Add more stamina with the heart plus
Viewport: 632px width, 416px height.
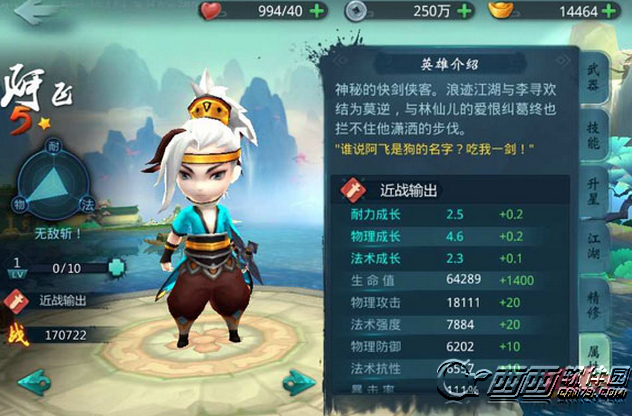(321, 11)
